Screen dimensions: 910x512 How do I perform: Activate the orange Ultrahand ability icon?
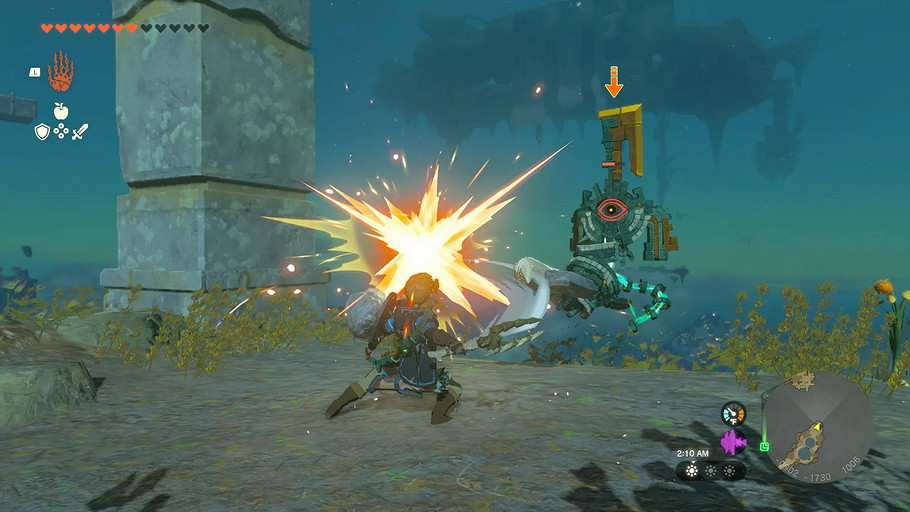point(60,71)
